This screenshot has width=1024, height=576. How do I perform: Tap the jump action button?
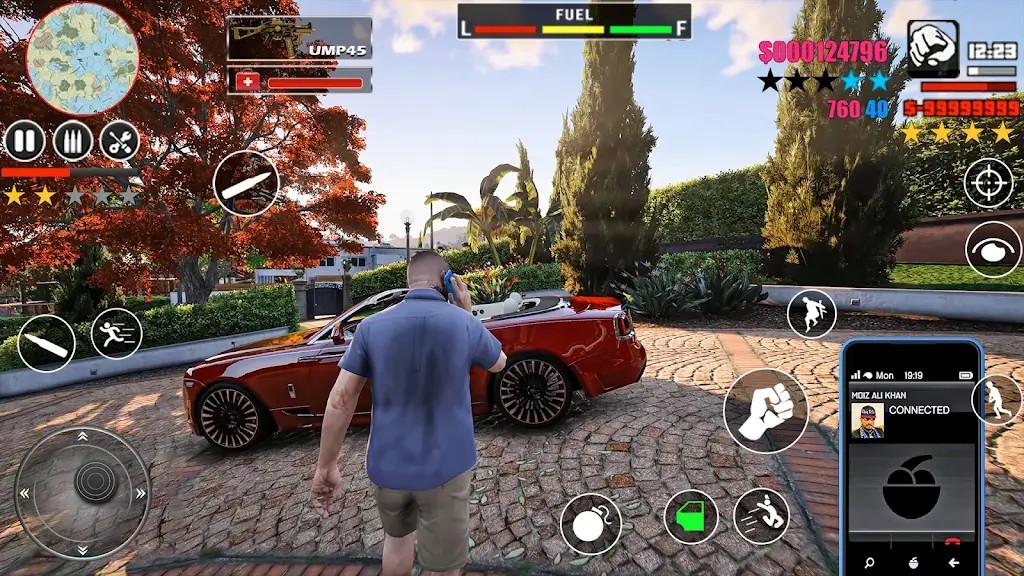click(x=811, y=313)
